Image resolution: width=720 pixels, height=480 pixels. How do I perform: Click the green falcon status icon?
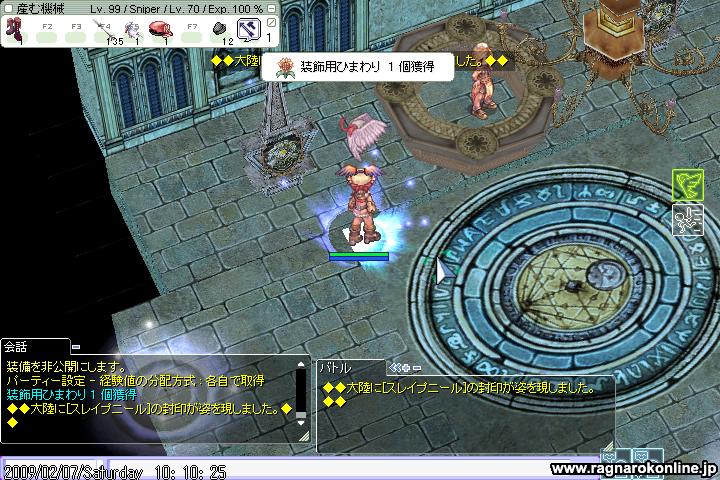[685, 184]
